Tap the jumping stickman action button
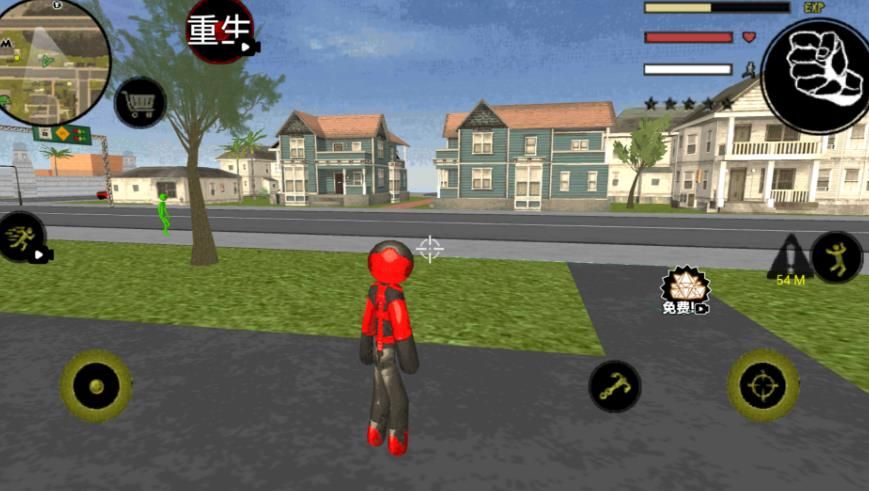This screenshot has height=491, width=869. pyautogui.click(x=836, y=256)
